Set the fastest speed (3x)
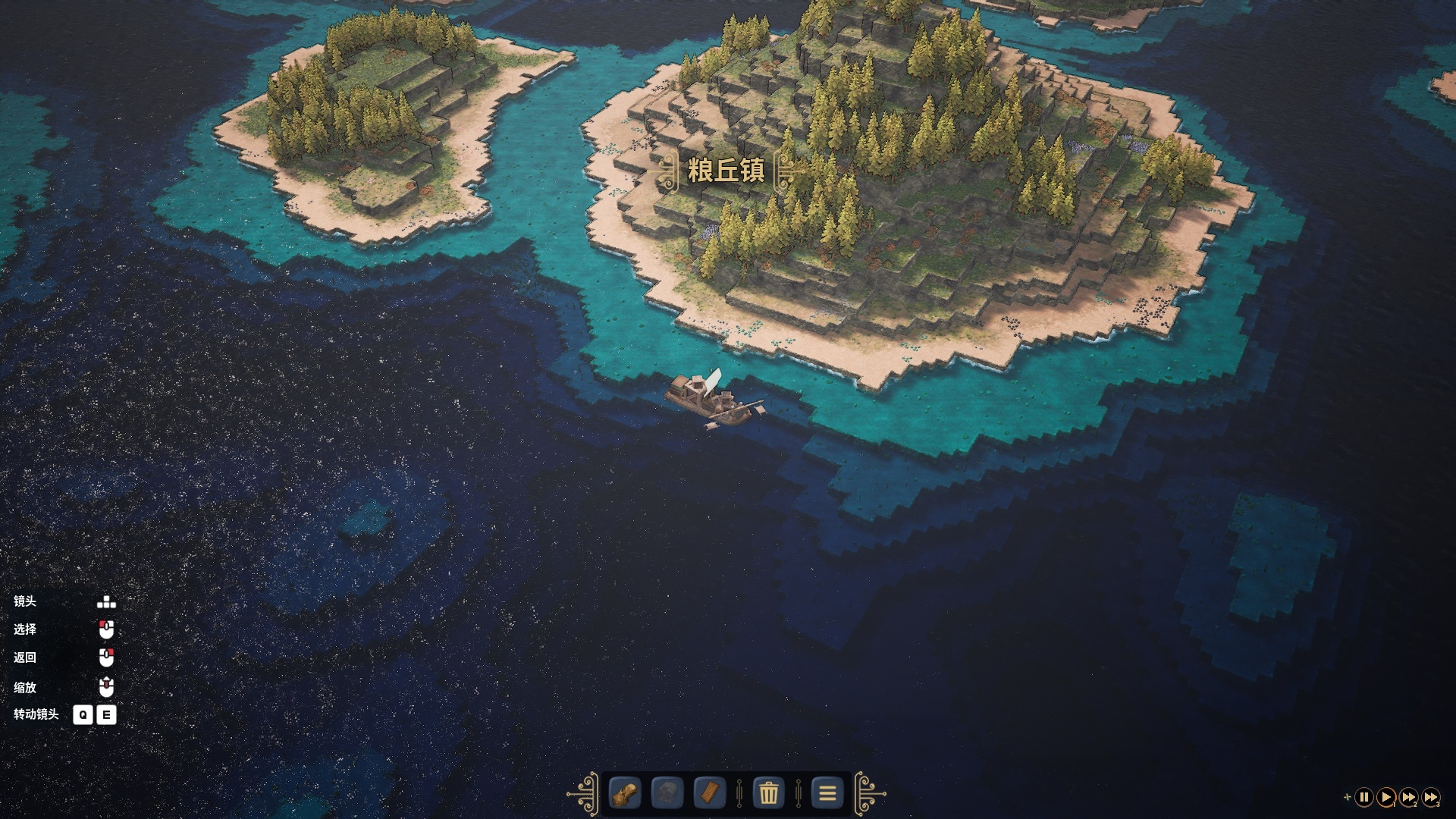Screen dimensions: 1456x819 (1431, 797)
